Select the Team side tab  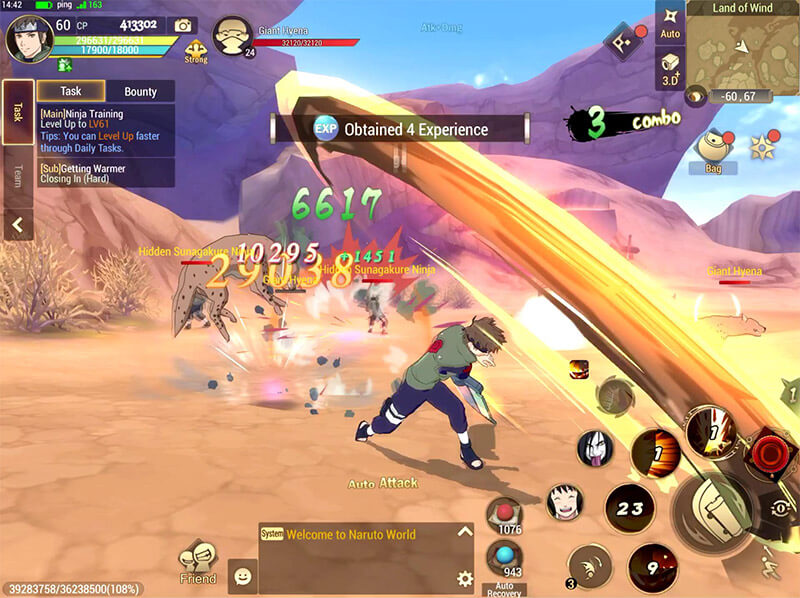(x=17, y=177)
